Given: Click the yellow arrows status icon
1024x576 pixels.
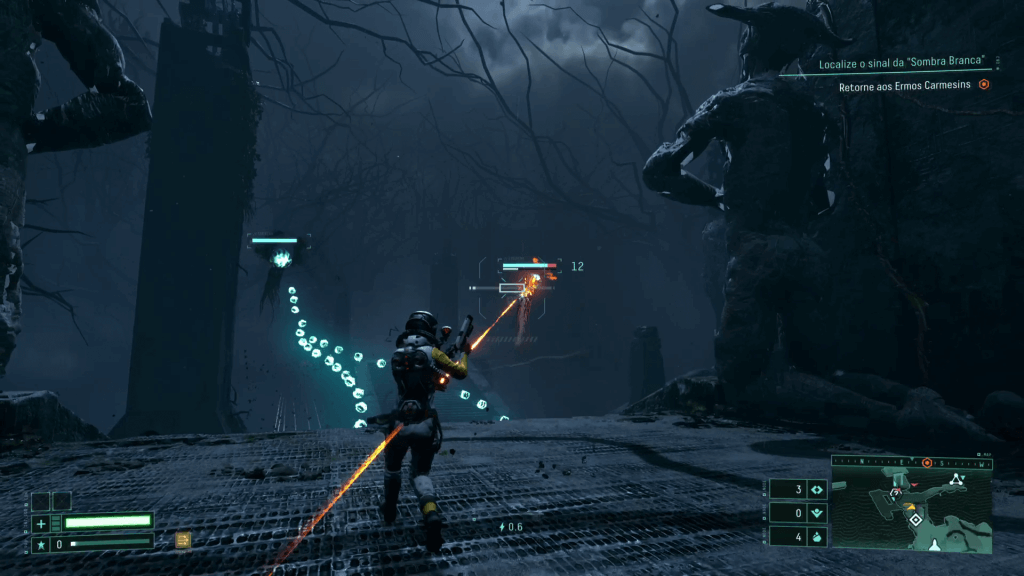Looking at the screenshot, I should pyautogui.click(x=183, y=540).
